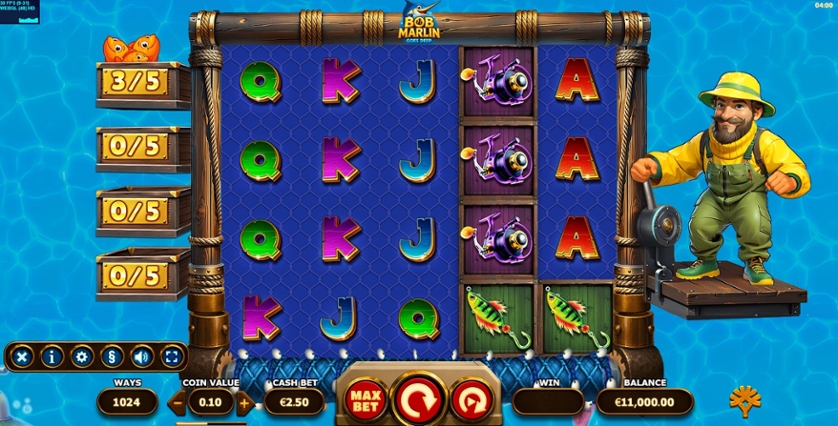The height and width of the screenshot is (426, 838).
Task: Toggle the sound speaker button
Action: pyautogui.click(x=142, y=355)
